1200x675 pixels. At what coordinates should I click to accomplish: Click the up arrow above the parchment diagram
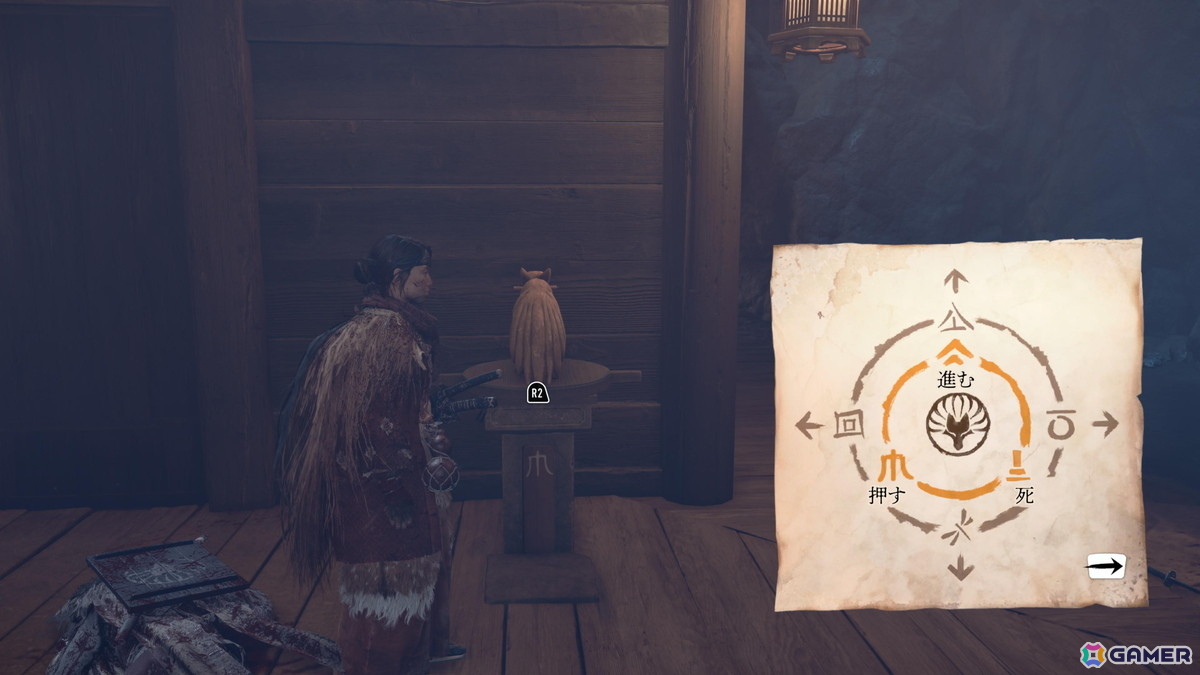956,281
